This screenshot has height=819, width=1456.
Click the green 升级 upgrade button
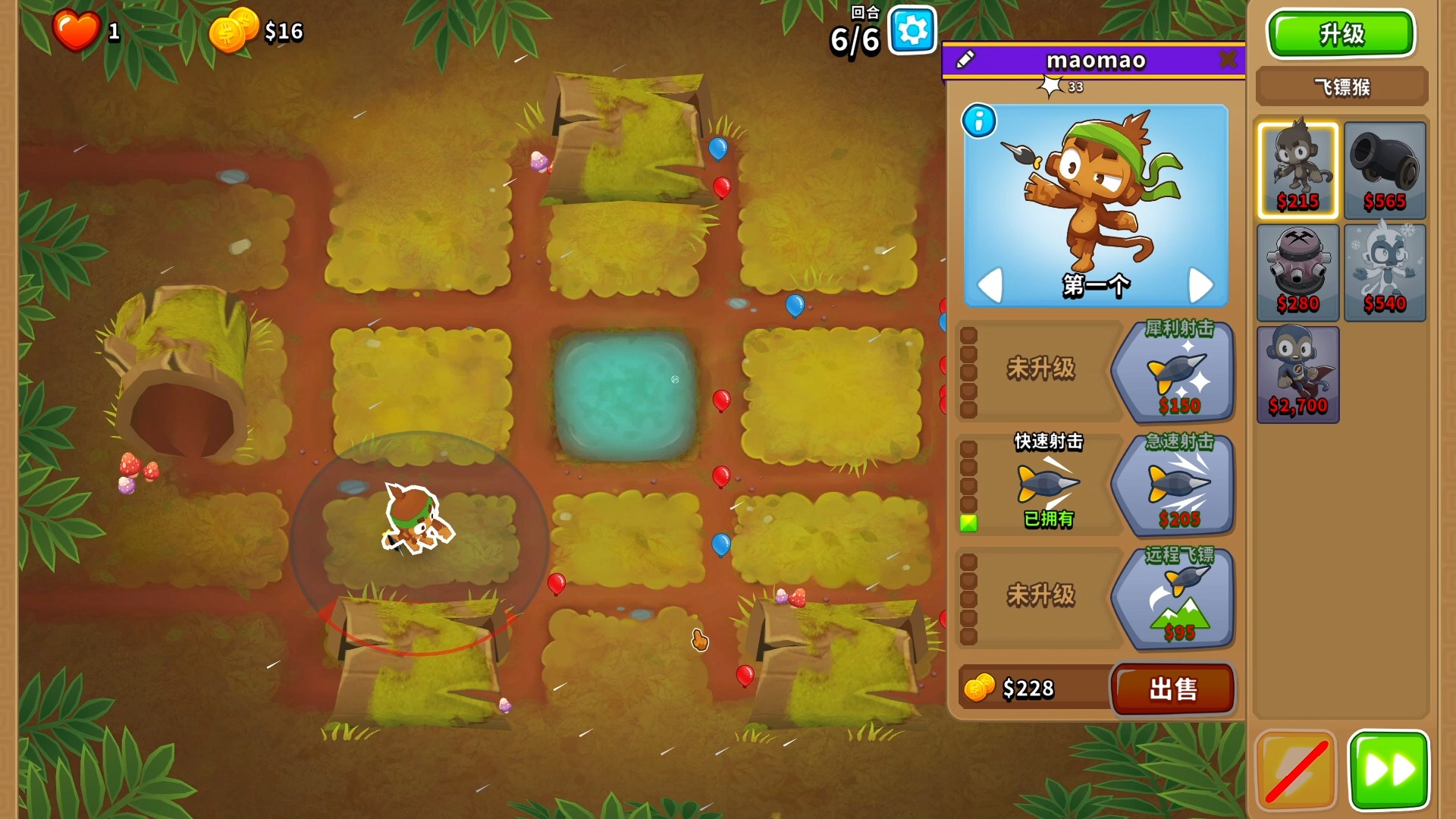point(1341,34)
